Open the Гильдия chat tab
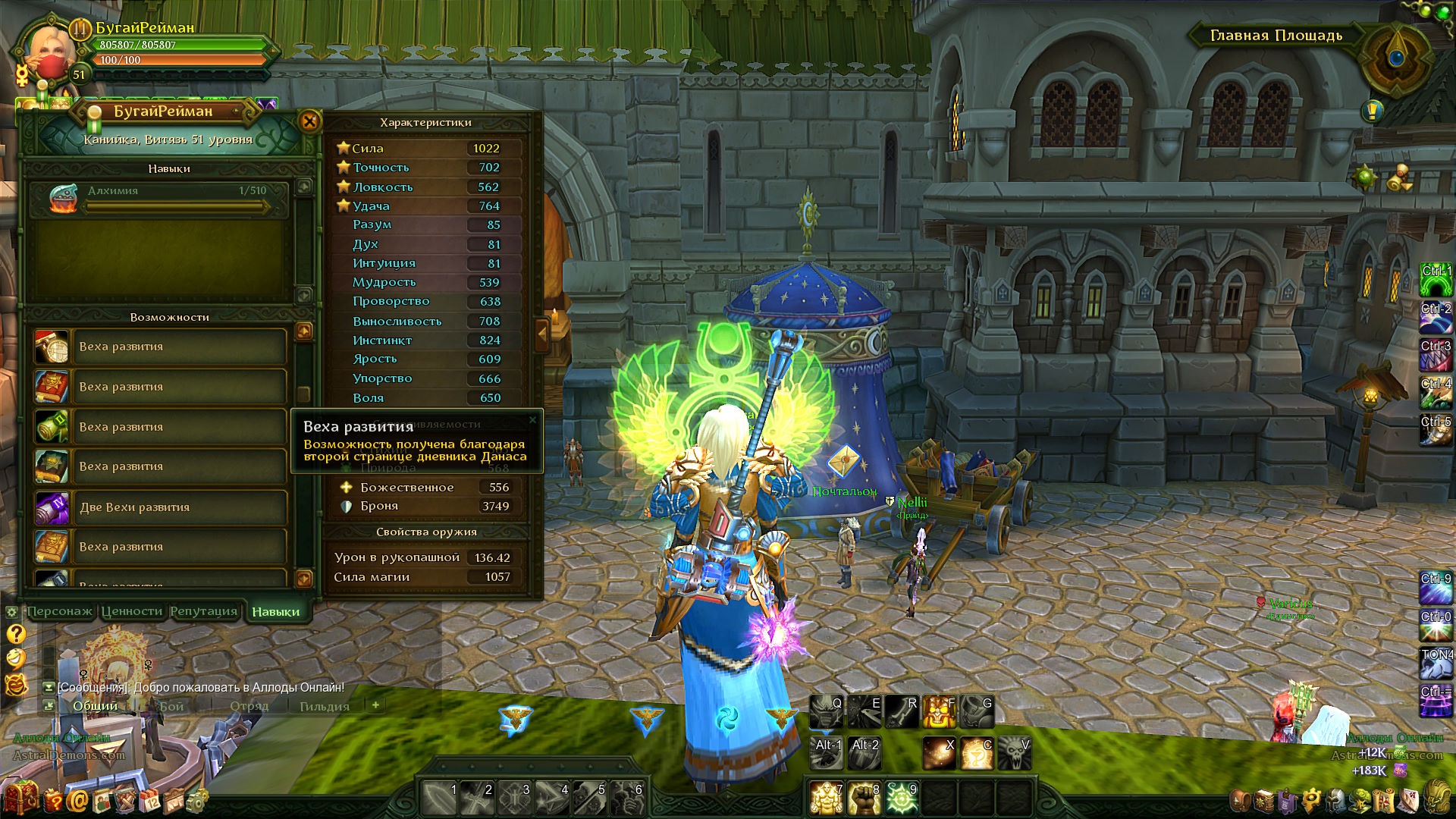Viewport: 1456px width, 819px height. (325, 706)
